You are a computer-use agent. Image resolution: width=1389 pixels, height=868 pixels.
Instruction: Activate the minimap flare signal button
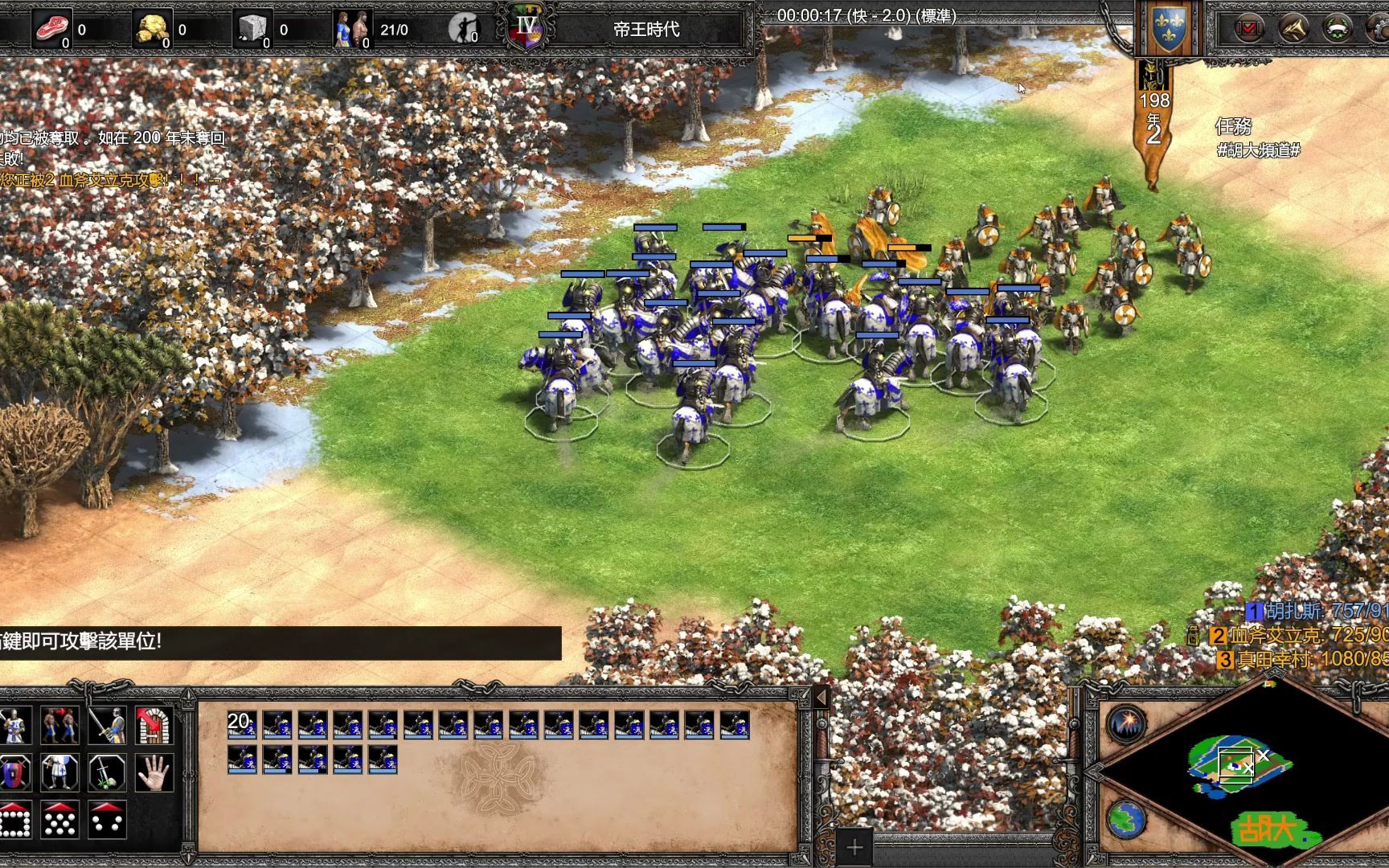[x=1127, y=722]
